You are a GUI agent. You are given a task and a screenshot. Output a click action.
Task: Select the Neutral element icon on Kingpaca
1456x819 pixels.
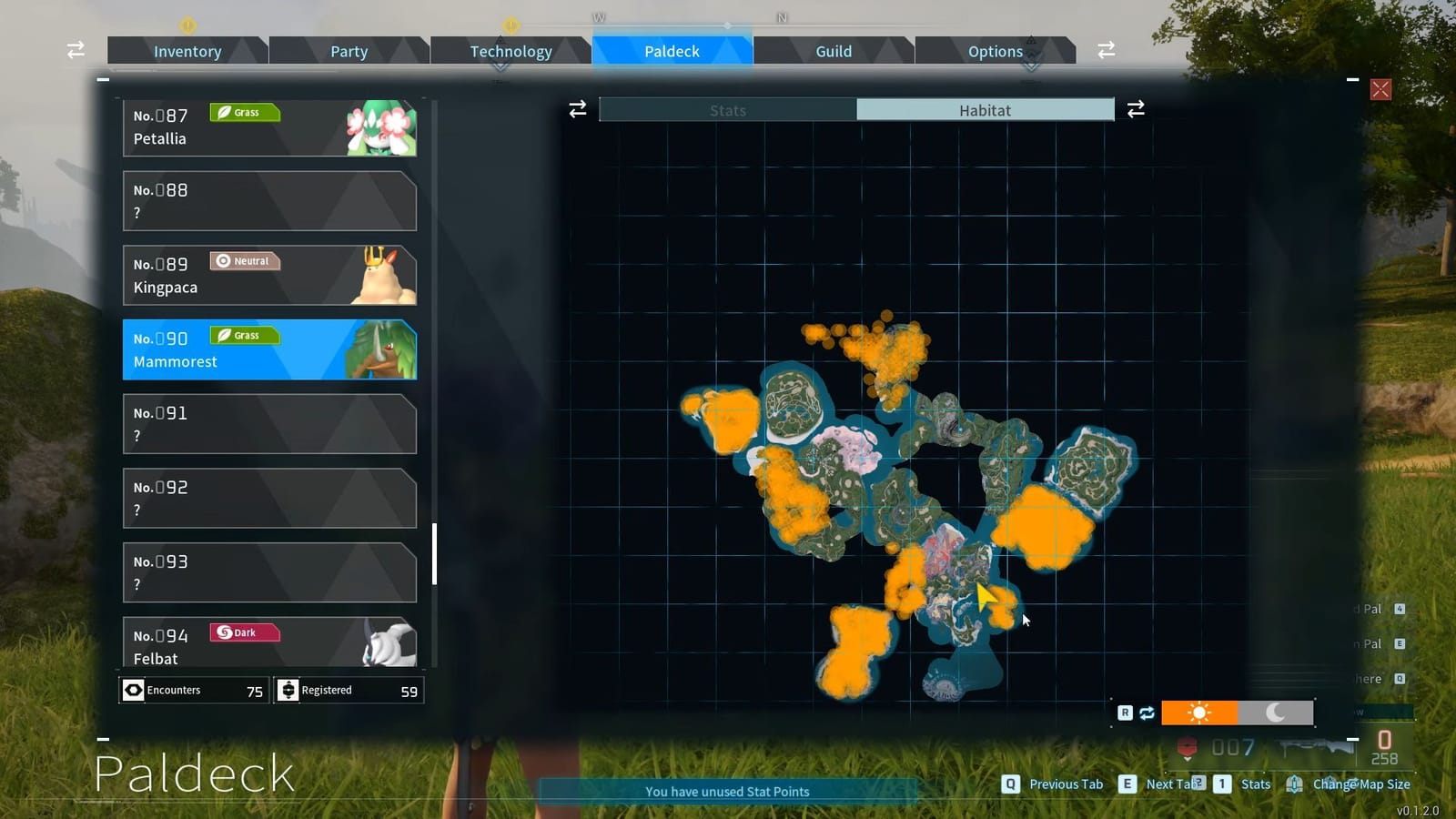pyautogui.click(x=244, y=261)
